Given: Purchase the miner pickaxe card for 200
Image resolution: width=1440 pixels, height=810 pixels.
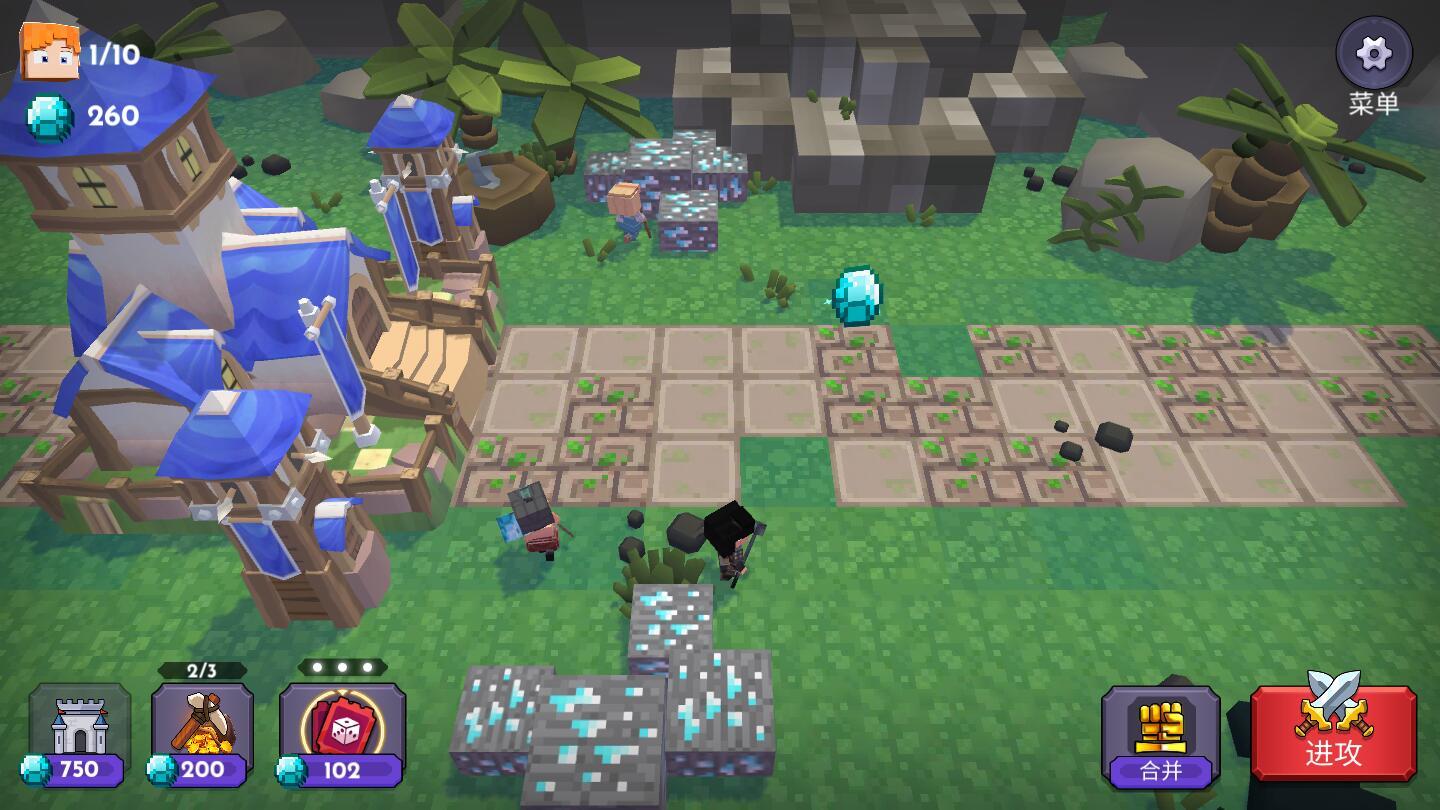Looking at the screenshot, I should (x=202, y=735).
